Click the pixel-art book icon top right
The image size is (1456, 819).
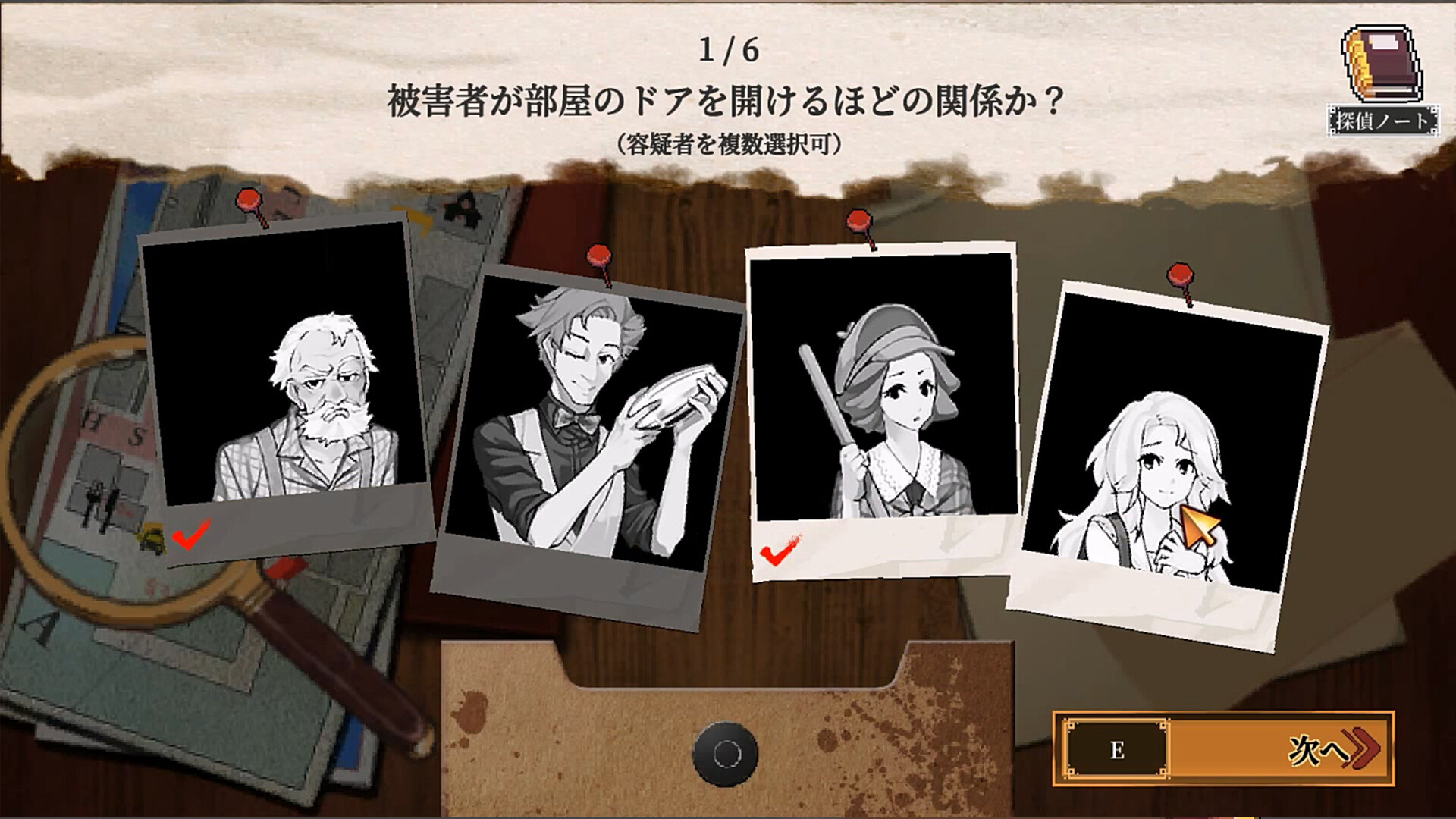click(x=1382, y=64)
